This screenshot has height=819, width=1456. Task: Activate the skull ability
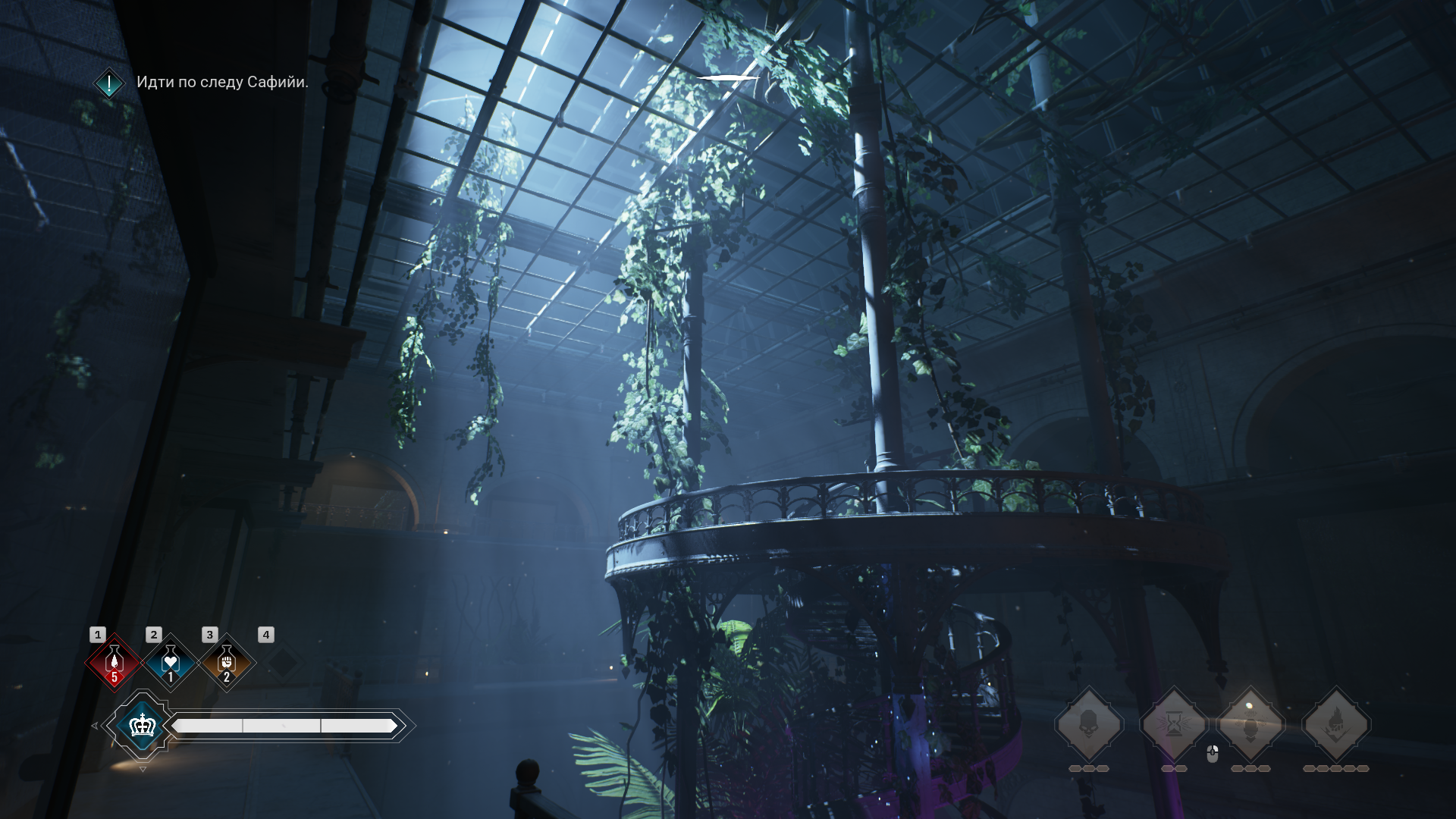[x=1089, y=725]
